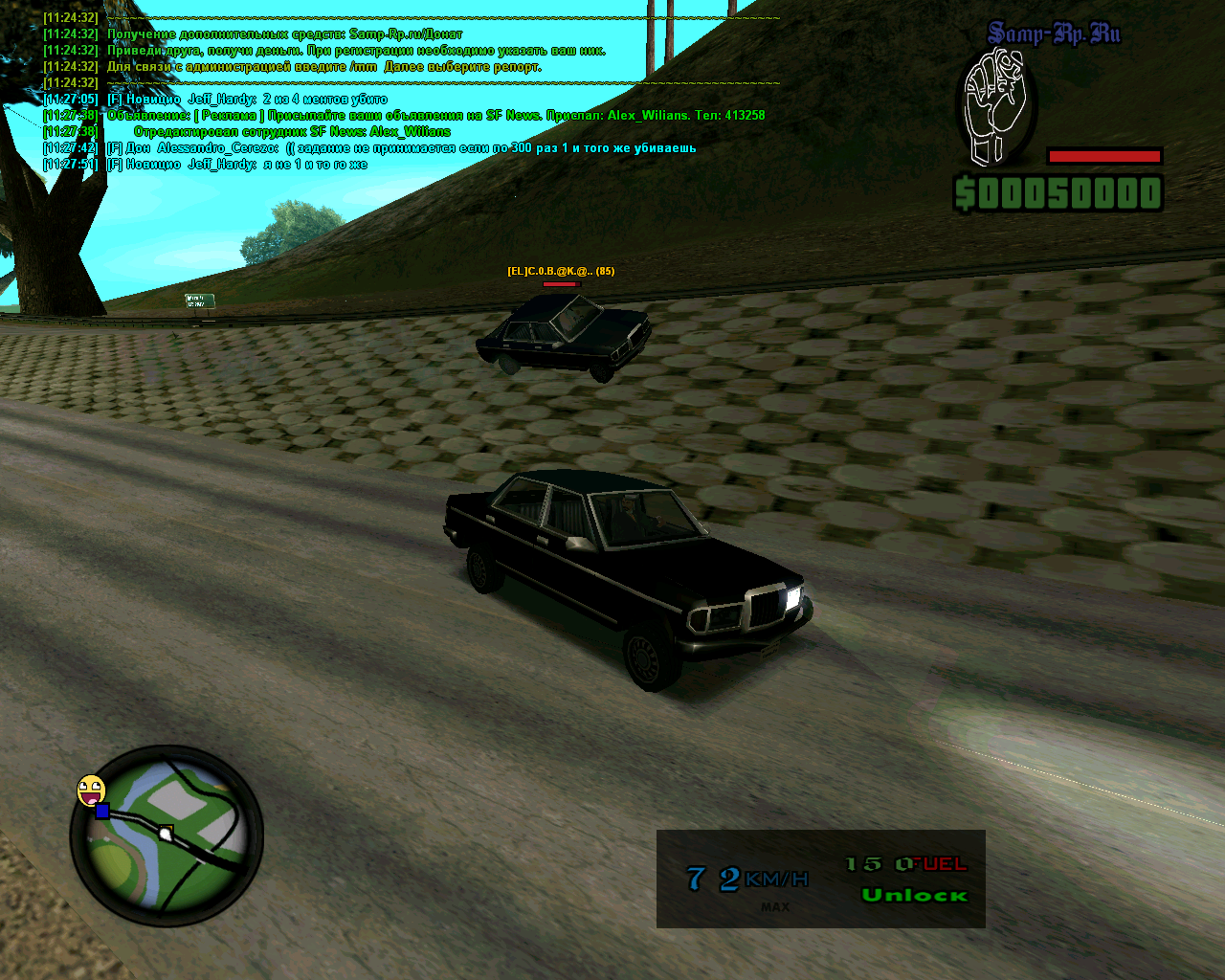This screenshot has height=980, width=1225.
Task: Click the Samp-Rp.Ru server logo
Action: point(1054,34)
